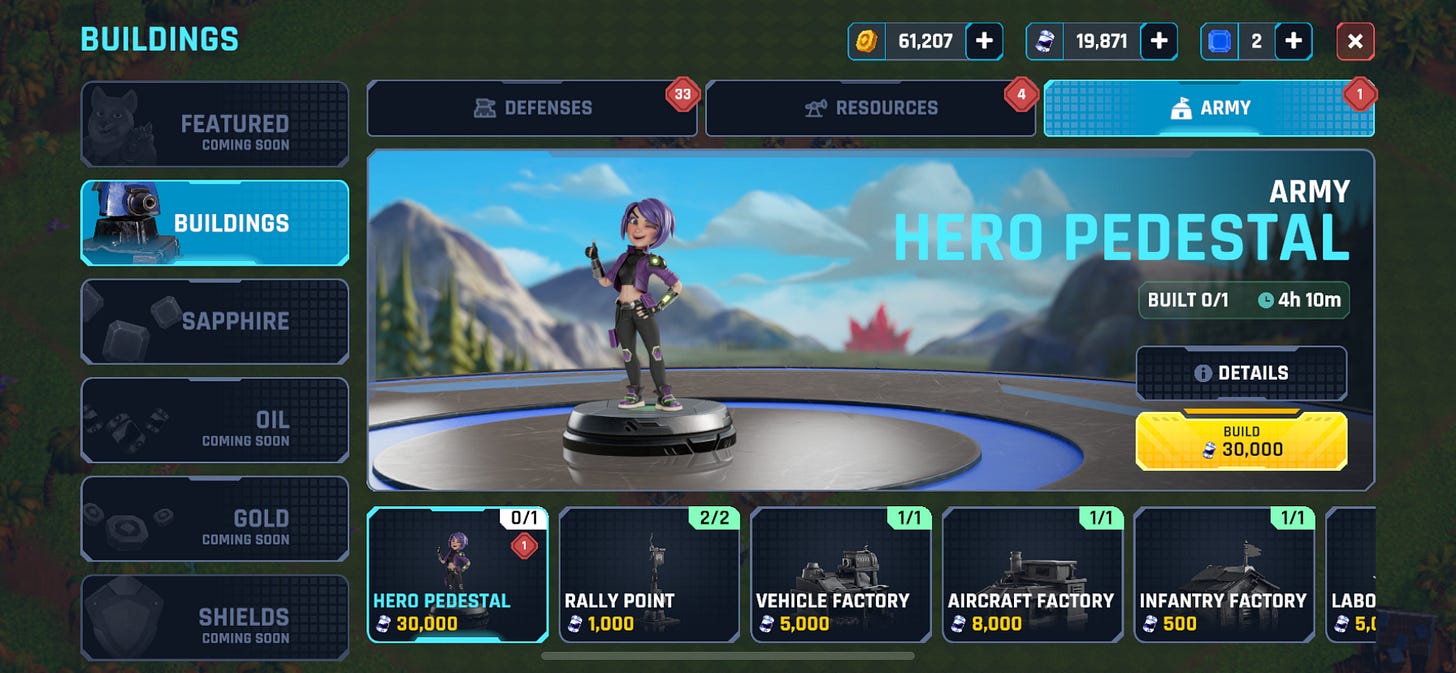The image size is (1456, 673).
Task: Choose the Buildings category
Action: (x=215, y=222)
